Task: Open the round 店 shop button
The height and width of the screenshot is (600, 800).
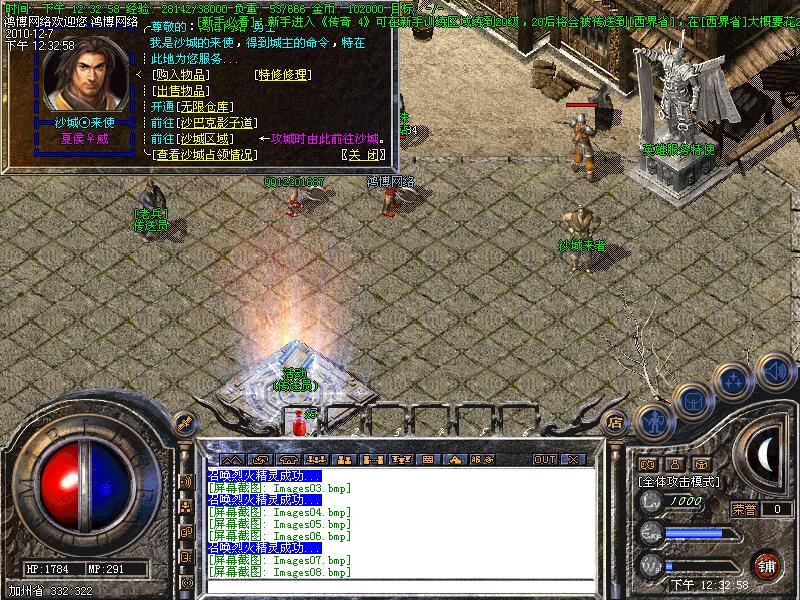Action: coord(616,424)
